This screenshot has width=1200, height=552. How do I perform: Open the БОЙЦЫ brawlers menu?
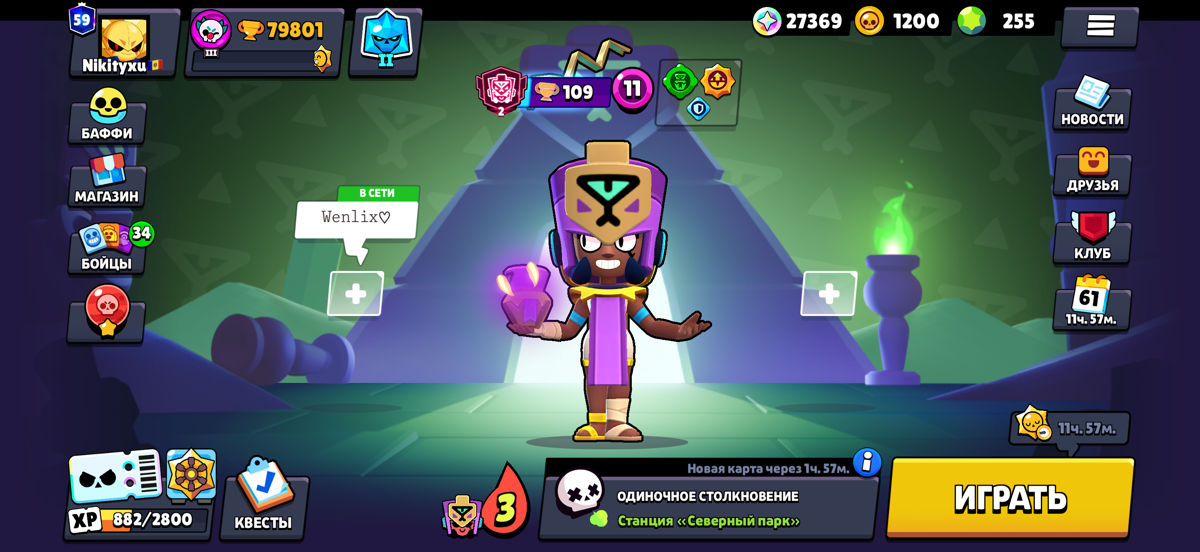[106, 247]
